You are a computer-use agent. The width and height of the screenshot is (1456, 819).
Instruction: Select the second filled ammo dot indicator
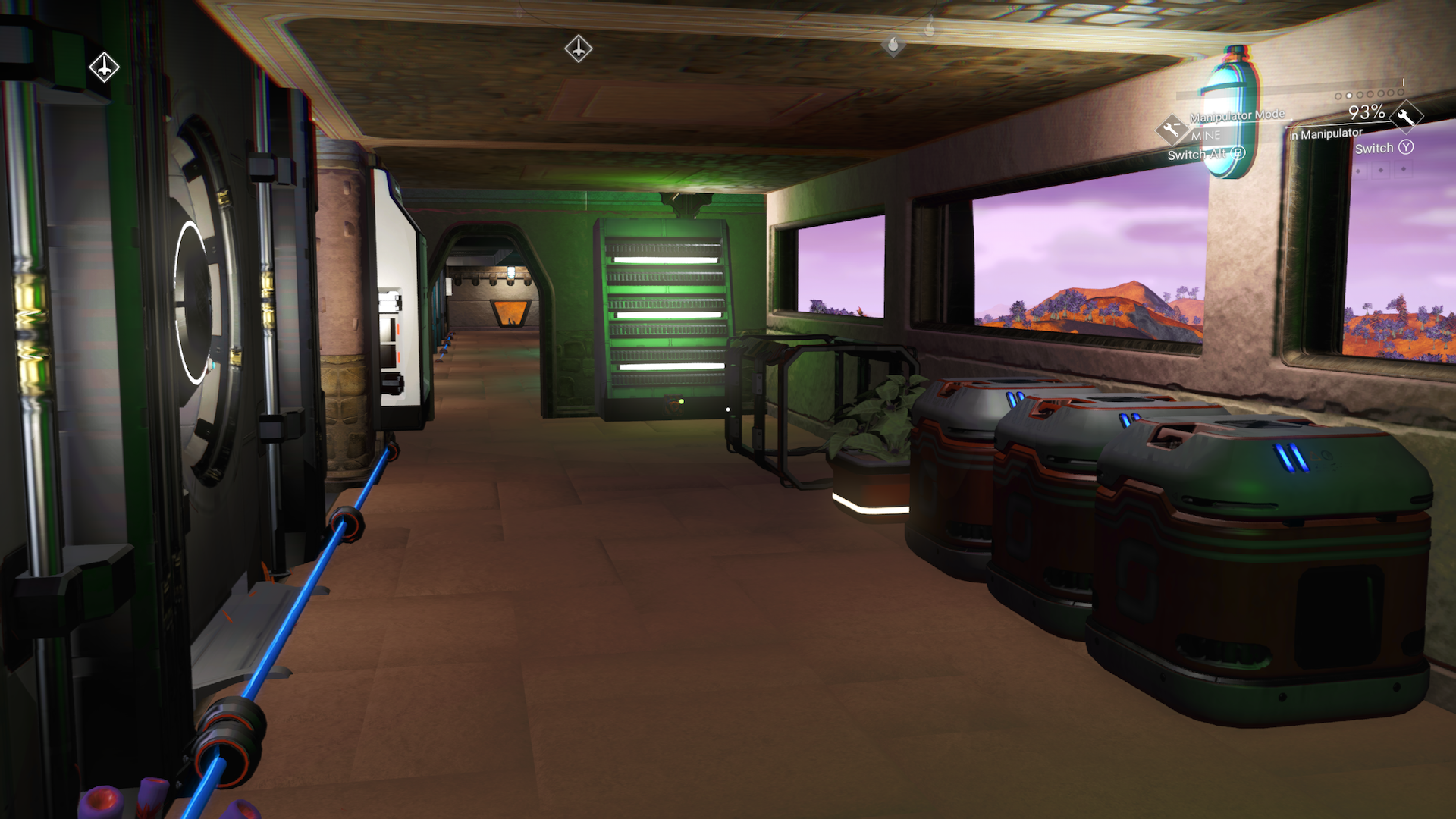pyautogui.click(x=1348, y=96)
